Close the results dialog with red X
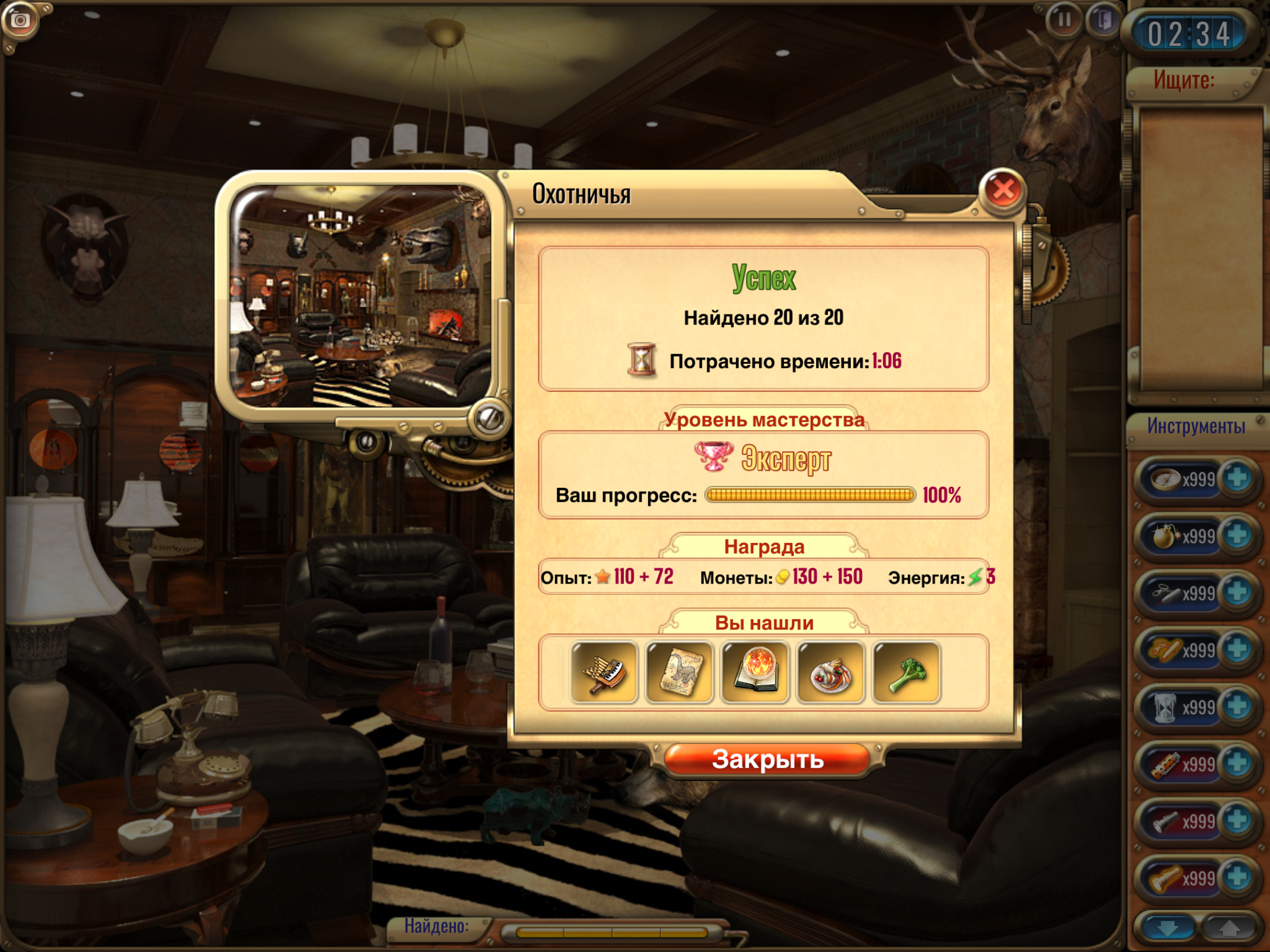This screenshot has height=952, width=1270. tap(1003, 190)
